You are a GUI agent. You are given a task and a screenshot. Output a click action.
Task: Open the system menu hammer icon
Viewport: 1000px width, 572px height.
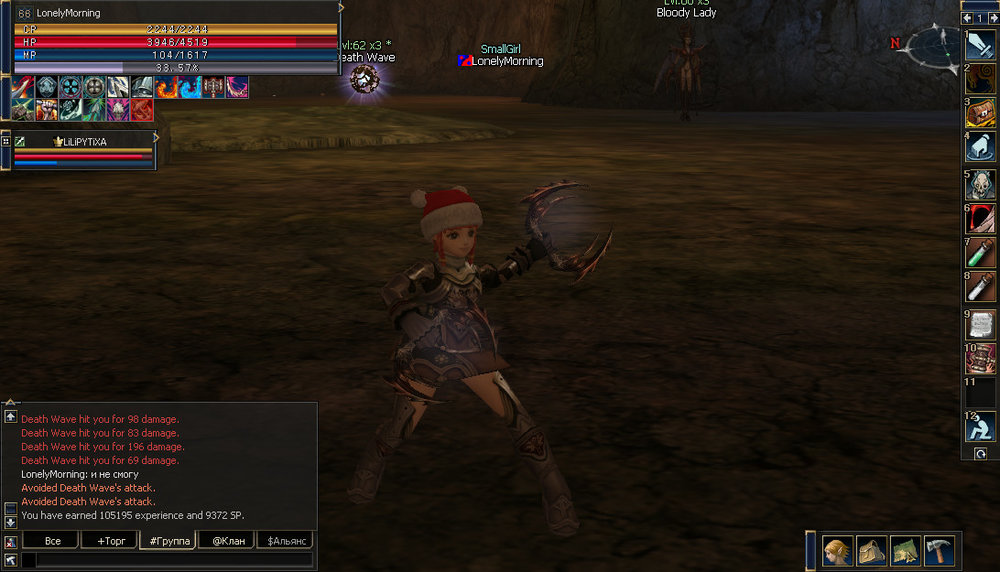point(940,550)
